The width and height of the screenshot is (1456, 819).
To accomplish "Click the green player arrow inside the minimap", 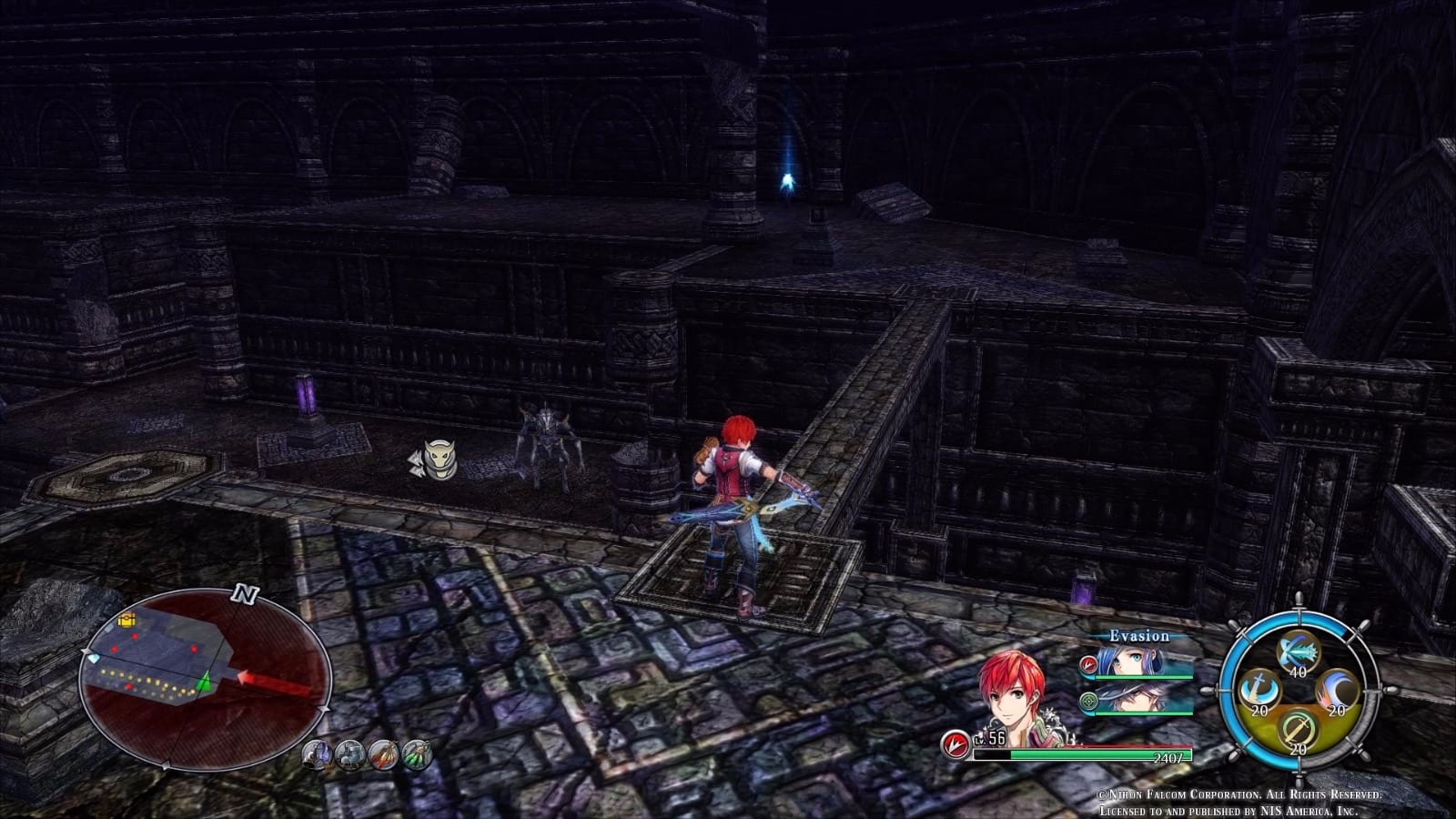I will (205, 682).
